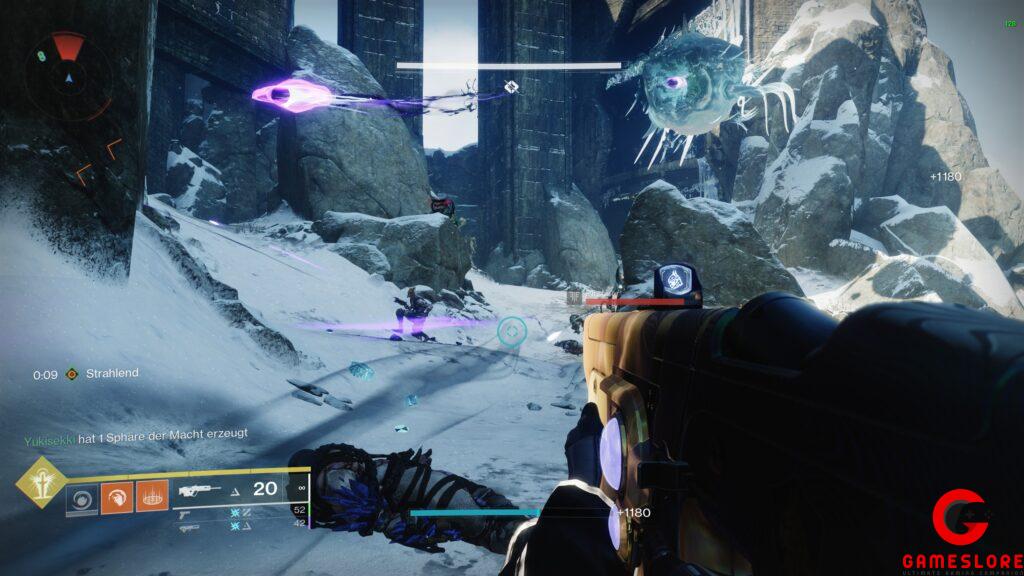The width and height of the screenshot is (1024, 576).
Task: Activate the golden diamond Super ability icon
Action: click(x=41, y=482)
